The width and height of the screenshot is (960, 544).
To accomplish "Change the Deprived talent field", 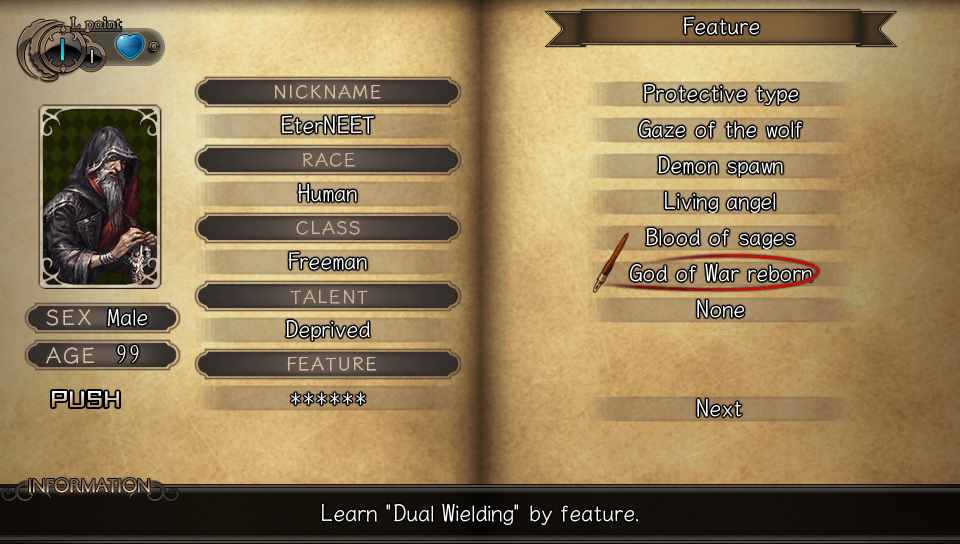I will coord(328,330).
